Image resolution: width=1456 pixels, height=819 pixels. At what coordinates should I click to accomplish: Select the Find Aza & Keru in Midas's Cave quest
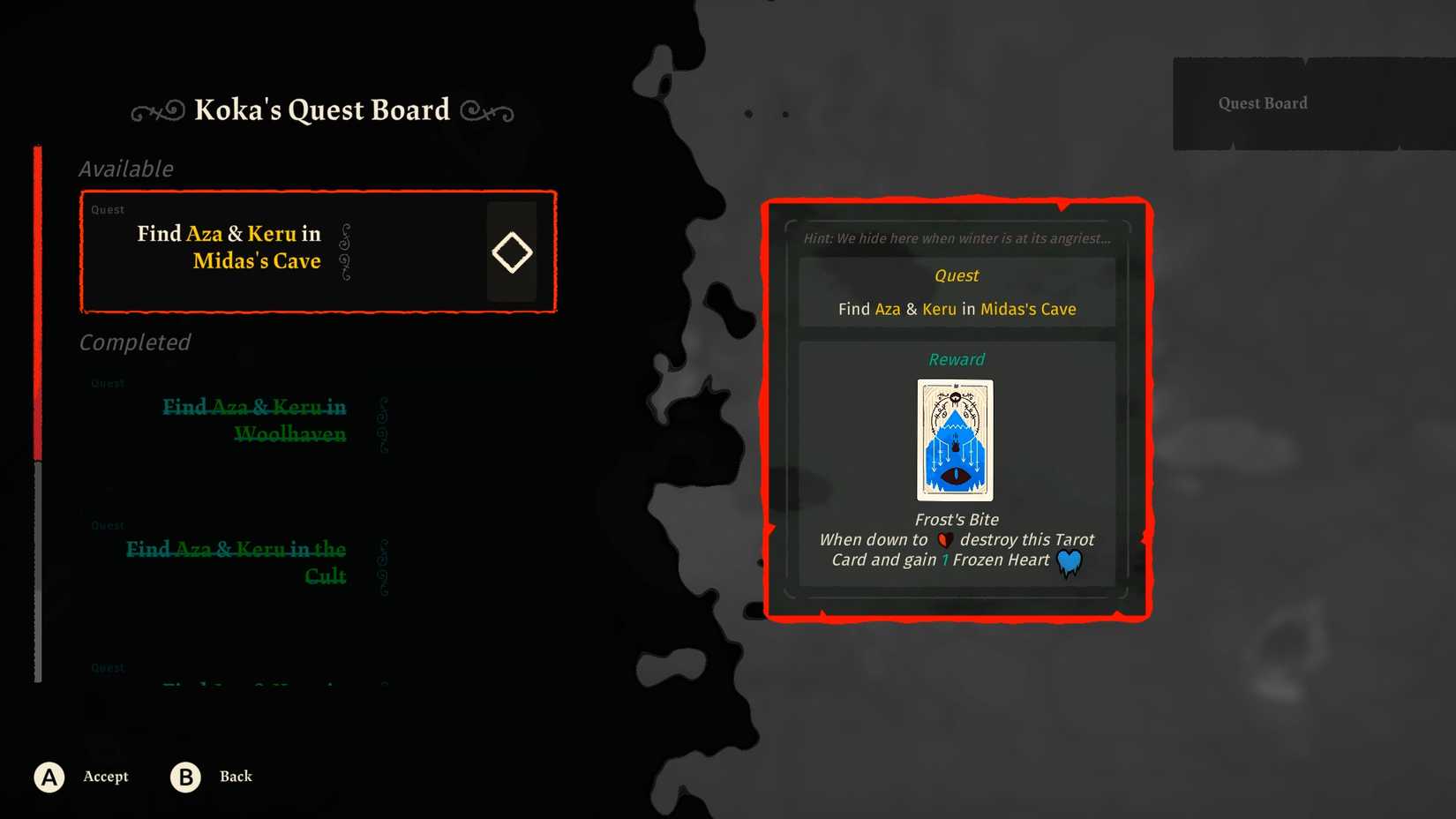tap(317, 252)
